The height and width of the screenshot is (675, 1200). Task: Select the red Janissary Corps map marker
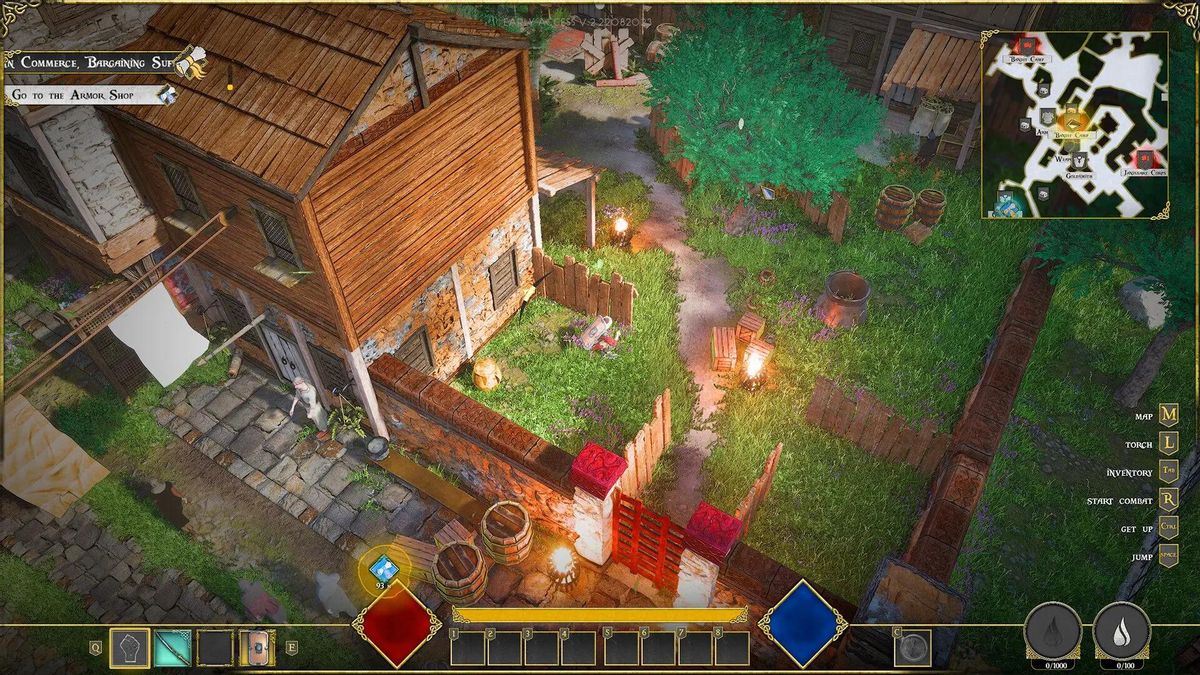coord(1144,159)
